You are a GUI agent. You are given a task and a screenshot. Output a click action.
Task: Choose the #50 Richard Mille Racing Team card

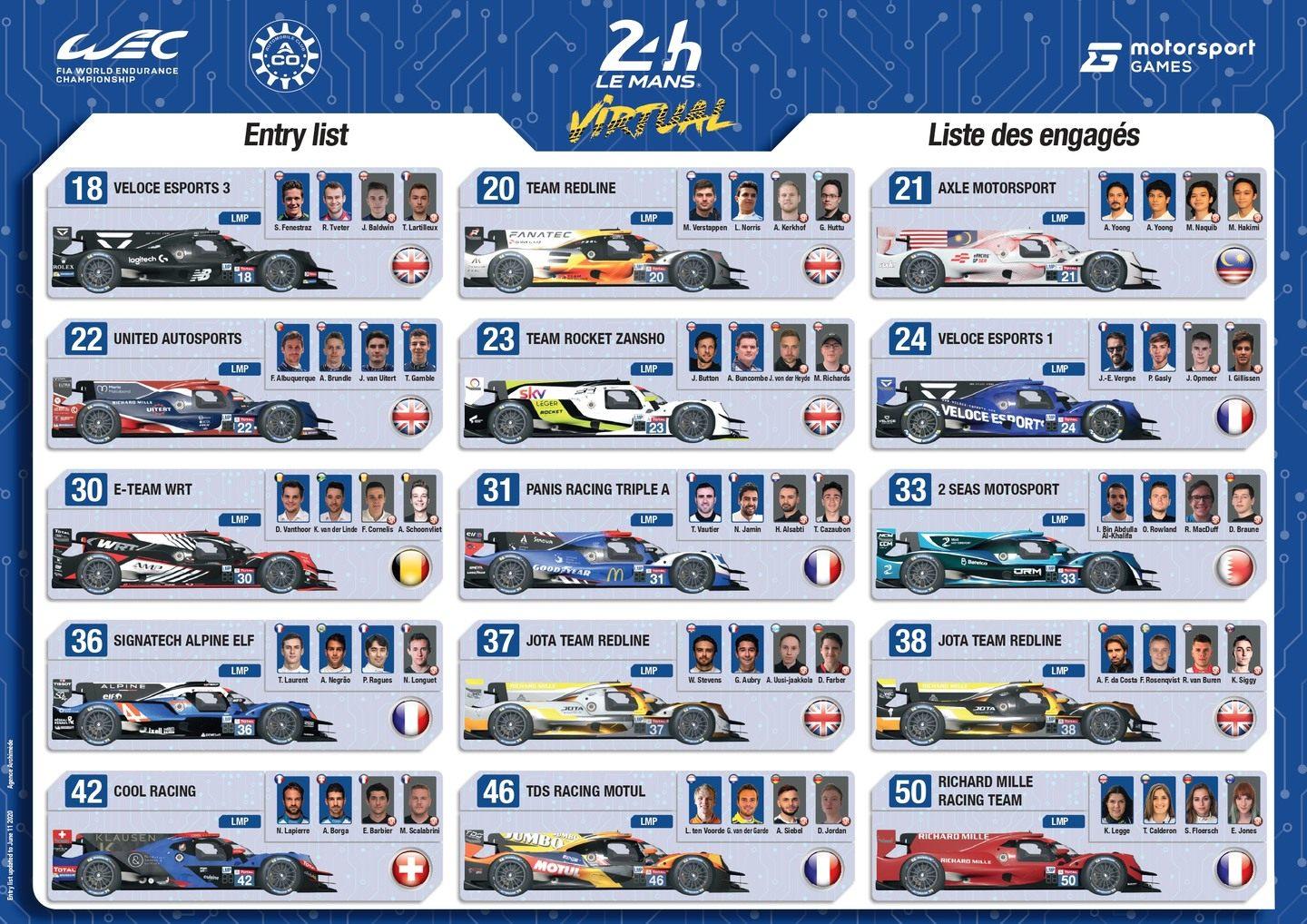[x=1068, y=835]
